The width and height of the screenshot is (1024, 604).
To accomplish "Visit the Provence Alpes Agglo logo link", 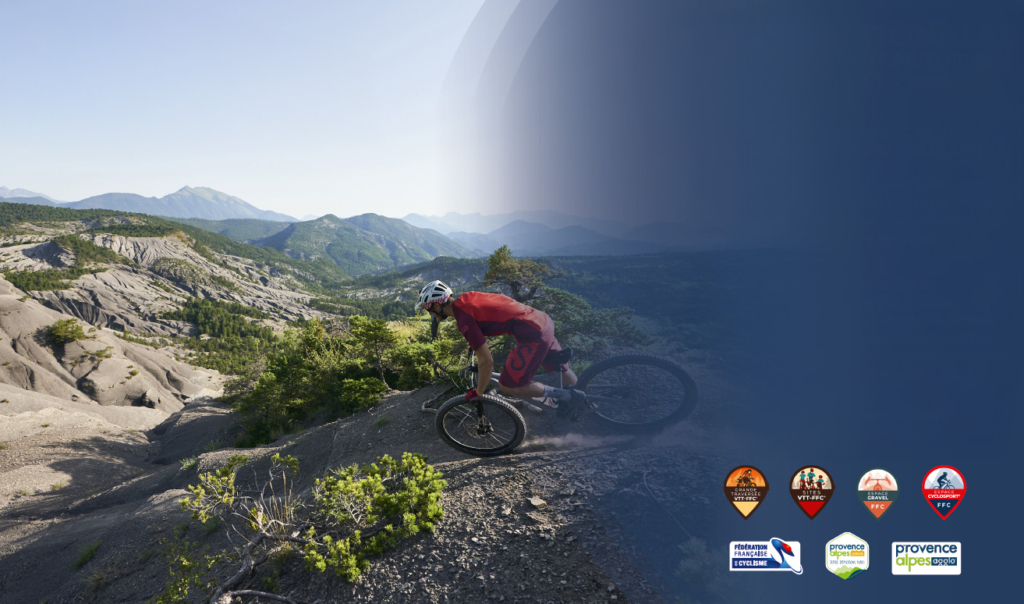I will 925,557.
